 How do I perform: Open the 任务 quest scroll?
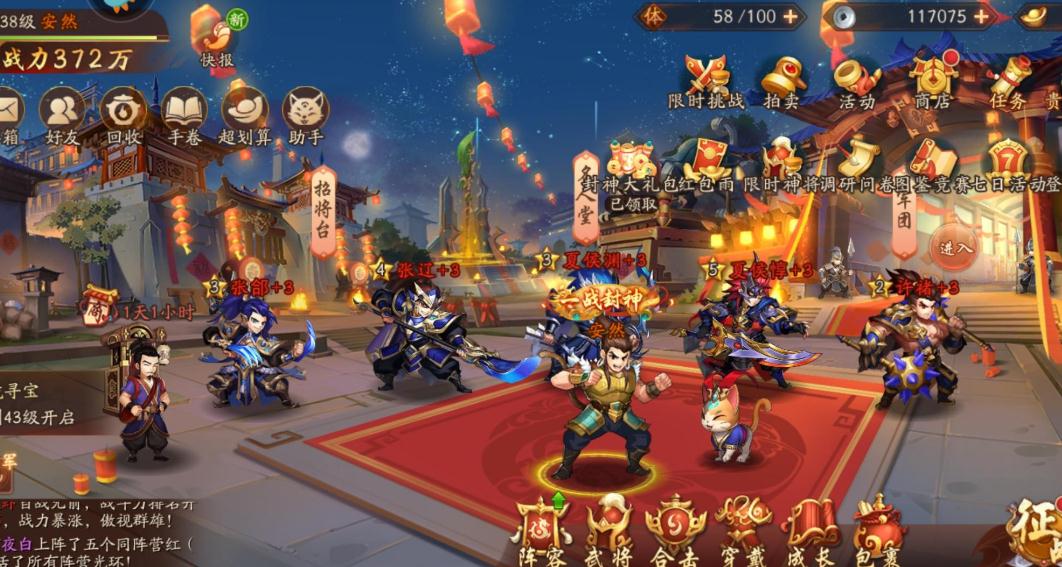(x=1008, y=77)
